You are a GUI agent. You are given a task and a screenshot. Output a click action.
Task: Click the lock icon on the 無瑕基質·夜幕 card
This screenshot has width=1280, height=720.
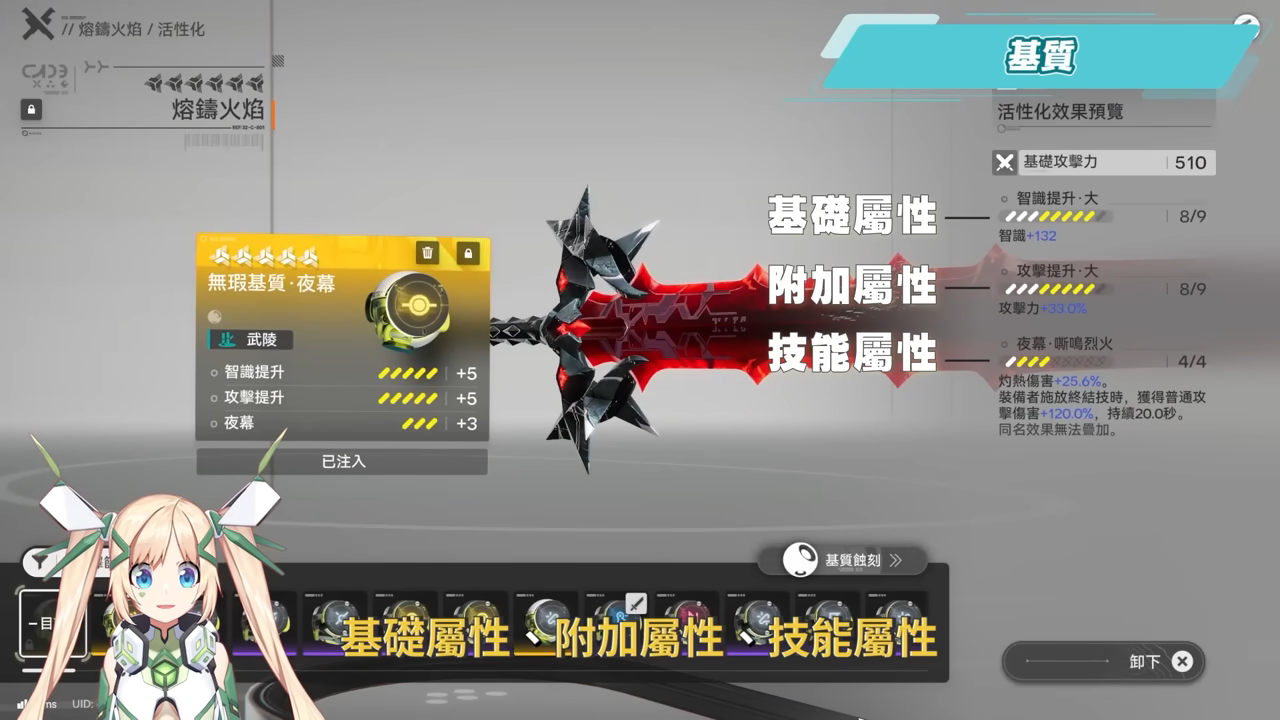[x=468, y=254]
